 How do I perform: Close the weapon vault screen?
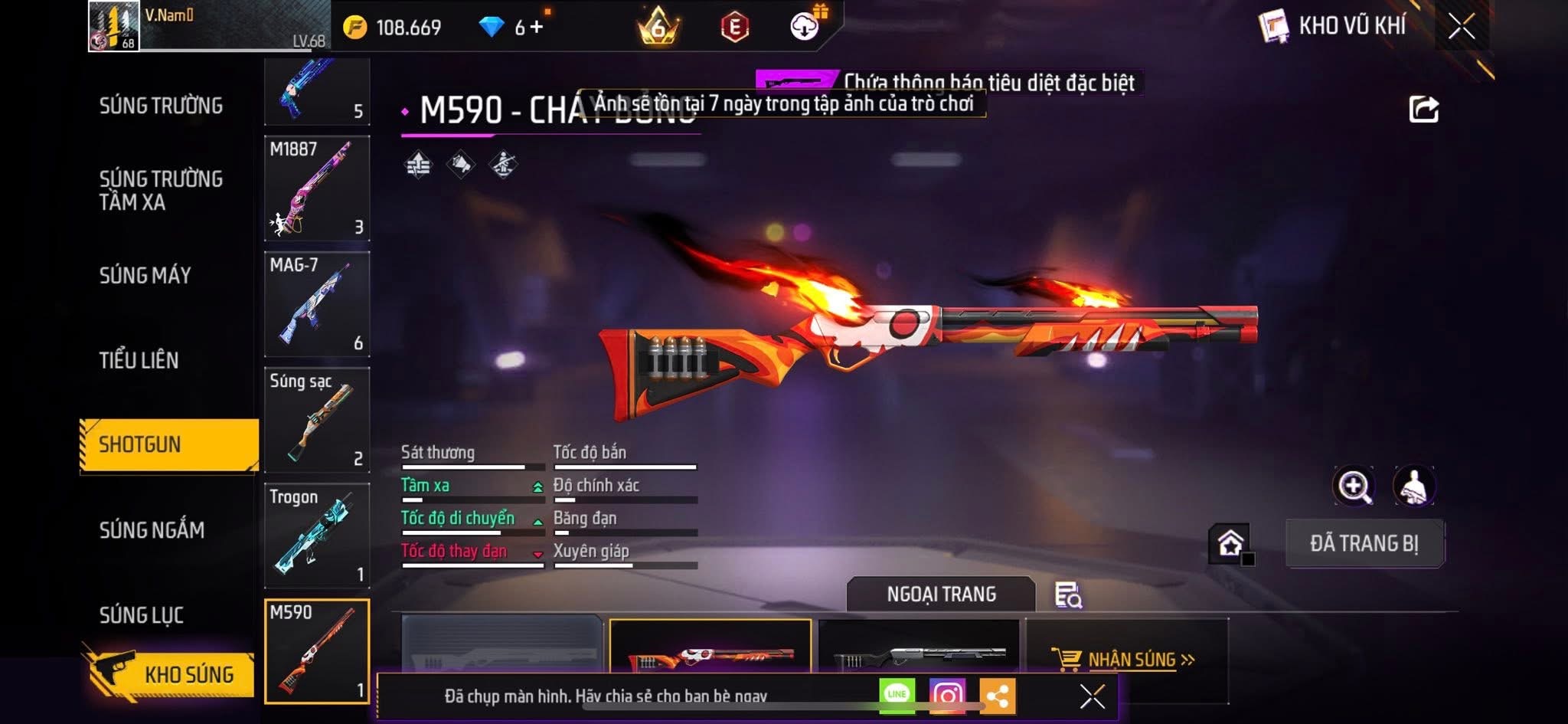pos(1461,27)
